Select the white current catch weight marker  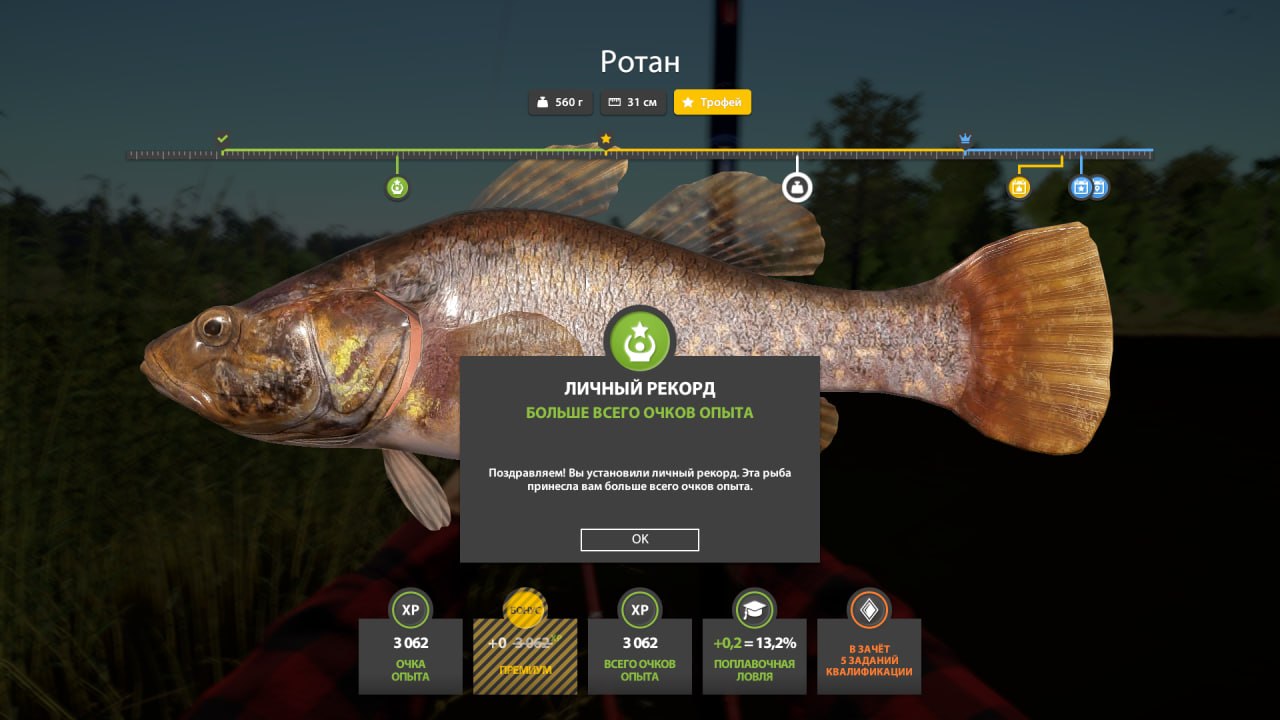797,187
